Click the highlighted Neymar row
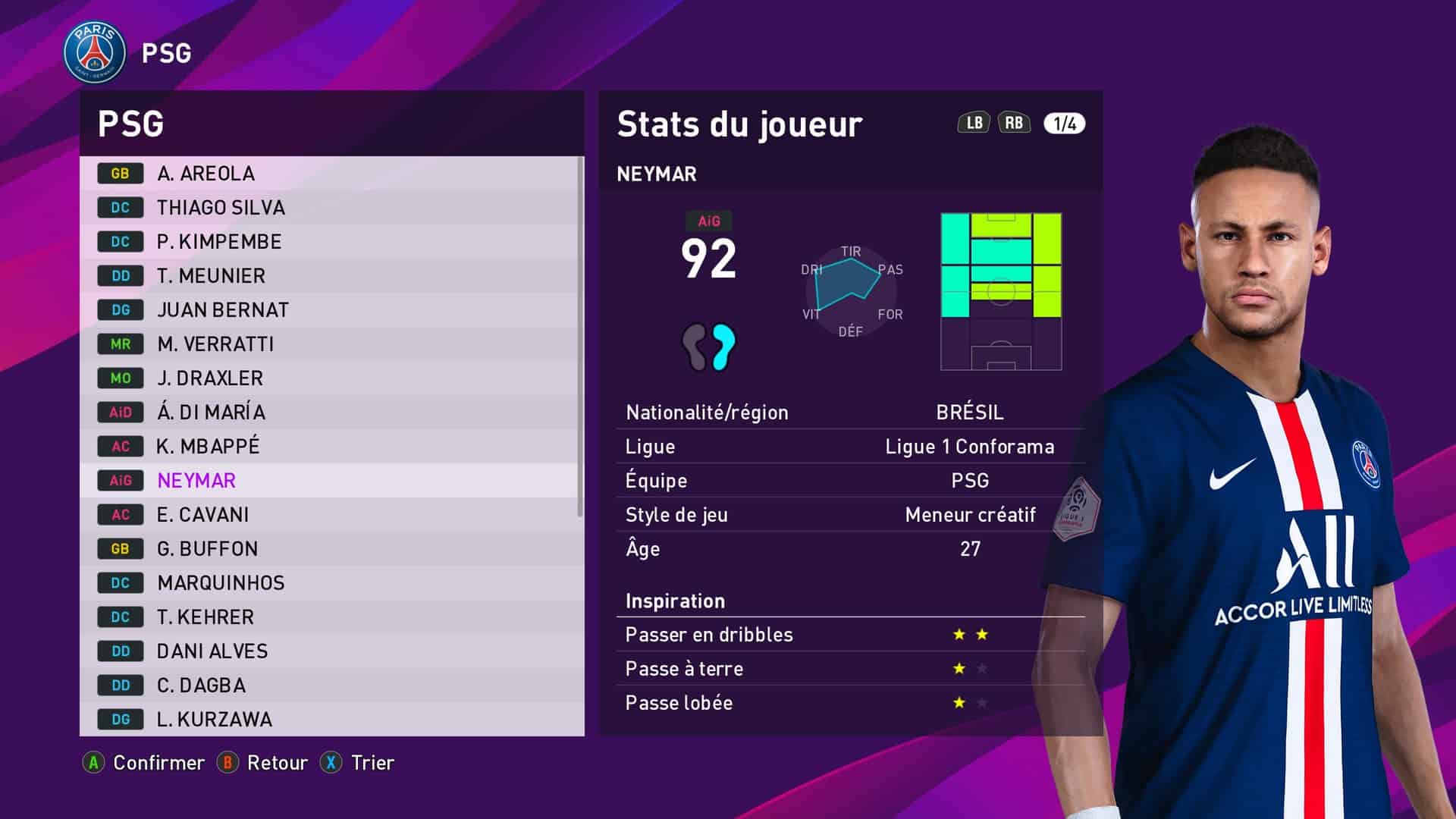This screenshot has height=819, width=1456. [x=331, y=481]
